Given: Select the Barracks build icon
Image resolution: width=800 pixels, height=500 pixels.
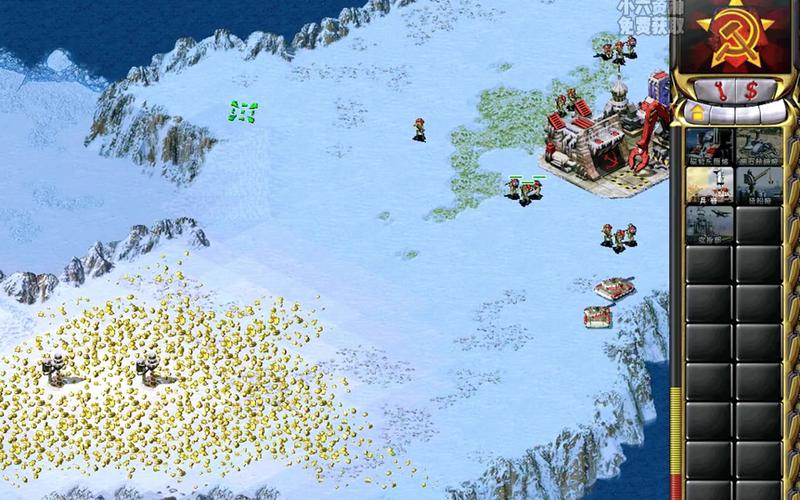Looking at the screenshot, I should 709,185.
